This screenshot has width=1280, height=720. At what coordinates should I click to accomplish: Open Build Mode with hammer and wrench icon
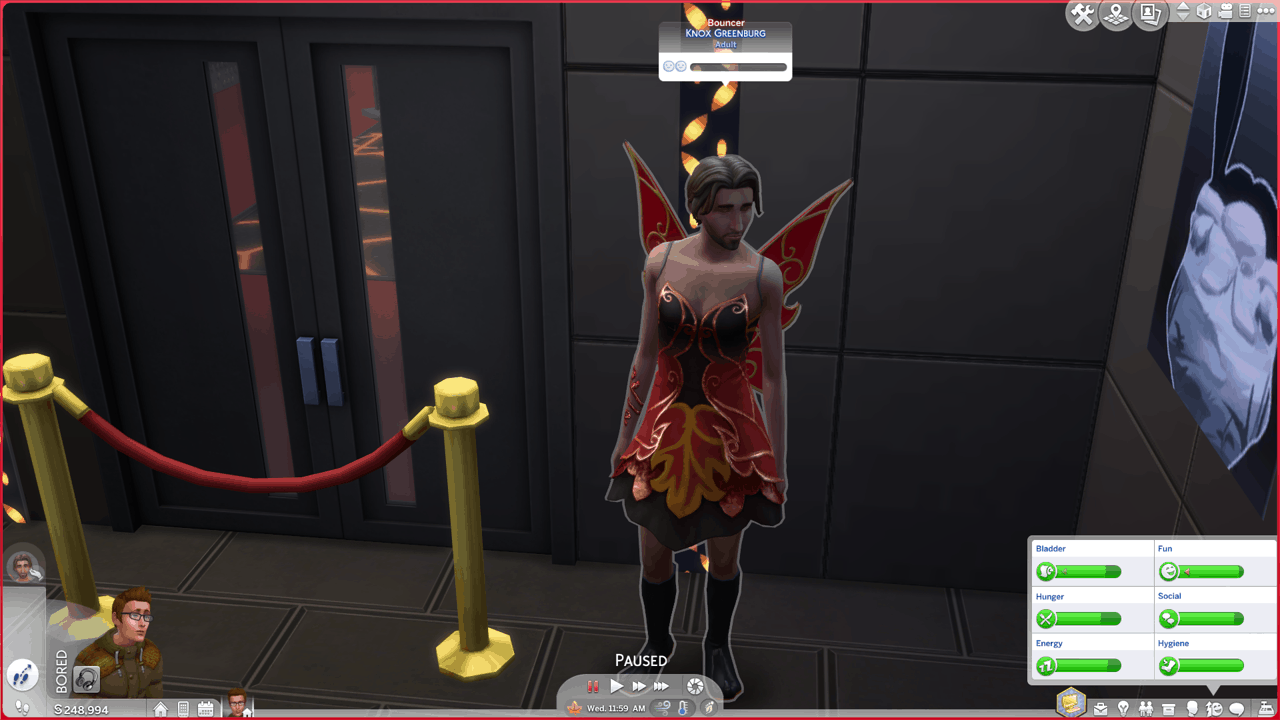coord(1083,15)
